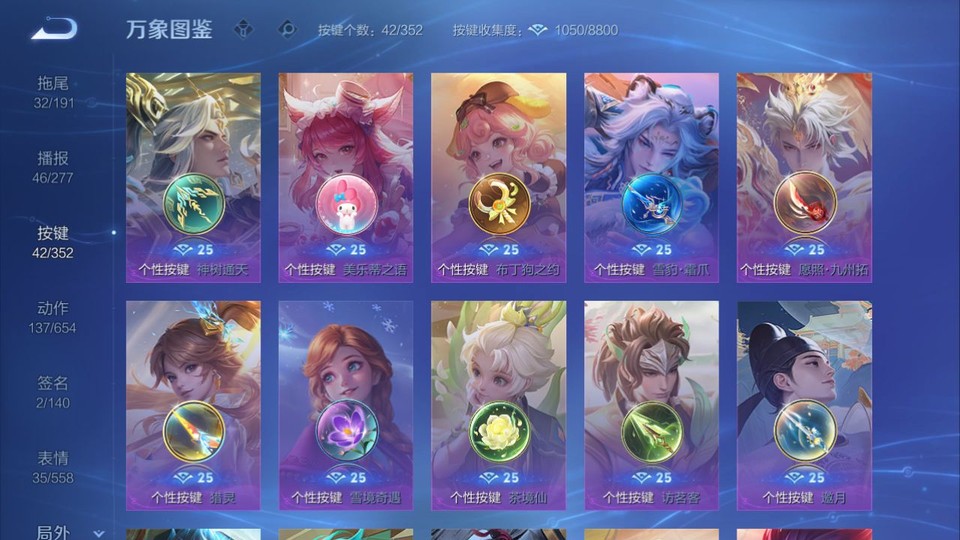Open the 猎灵 key skin card
960x540 pixels.
click(193, 405)
